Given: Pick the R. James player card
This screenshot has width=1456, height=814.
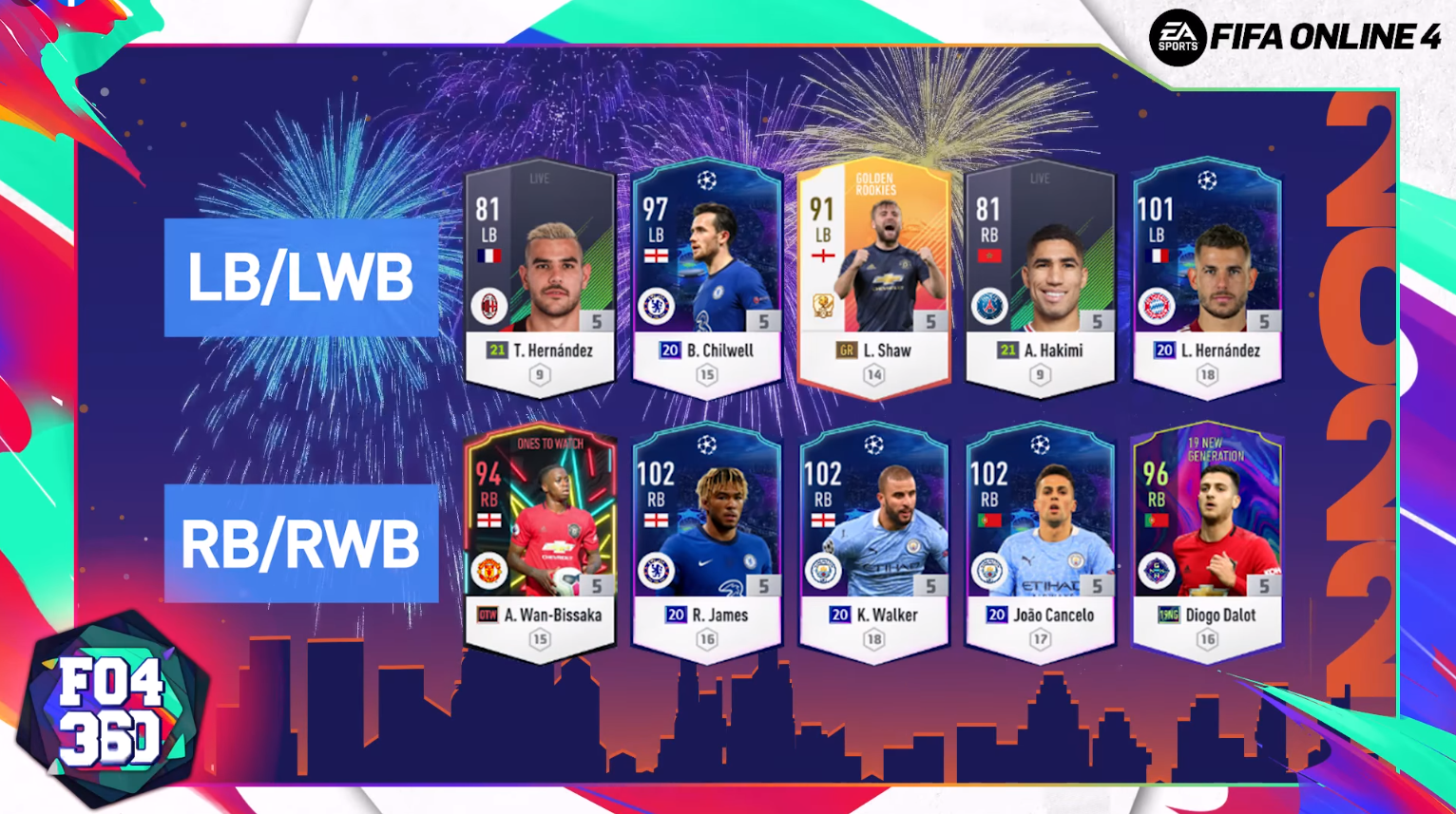Looking at the screenshot, I should [706, 540].
